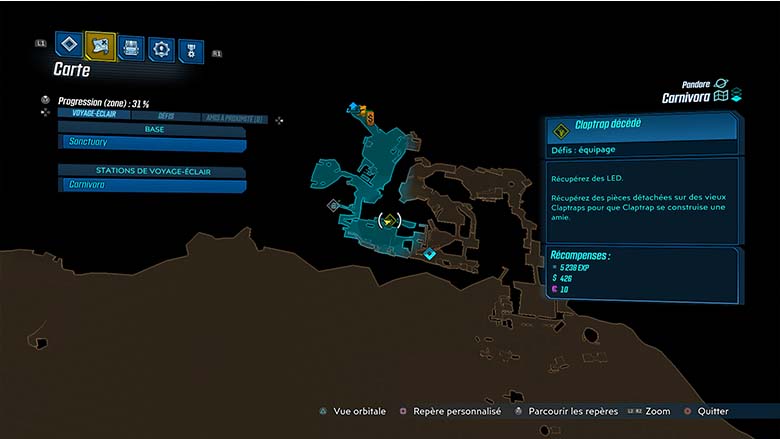Open the diamond mission log tab
Screen dimensions: 780x439
[x=68, y=45]
